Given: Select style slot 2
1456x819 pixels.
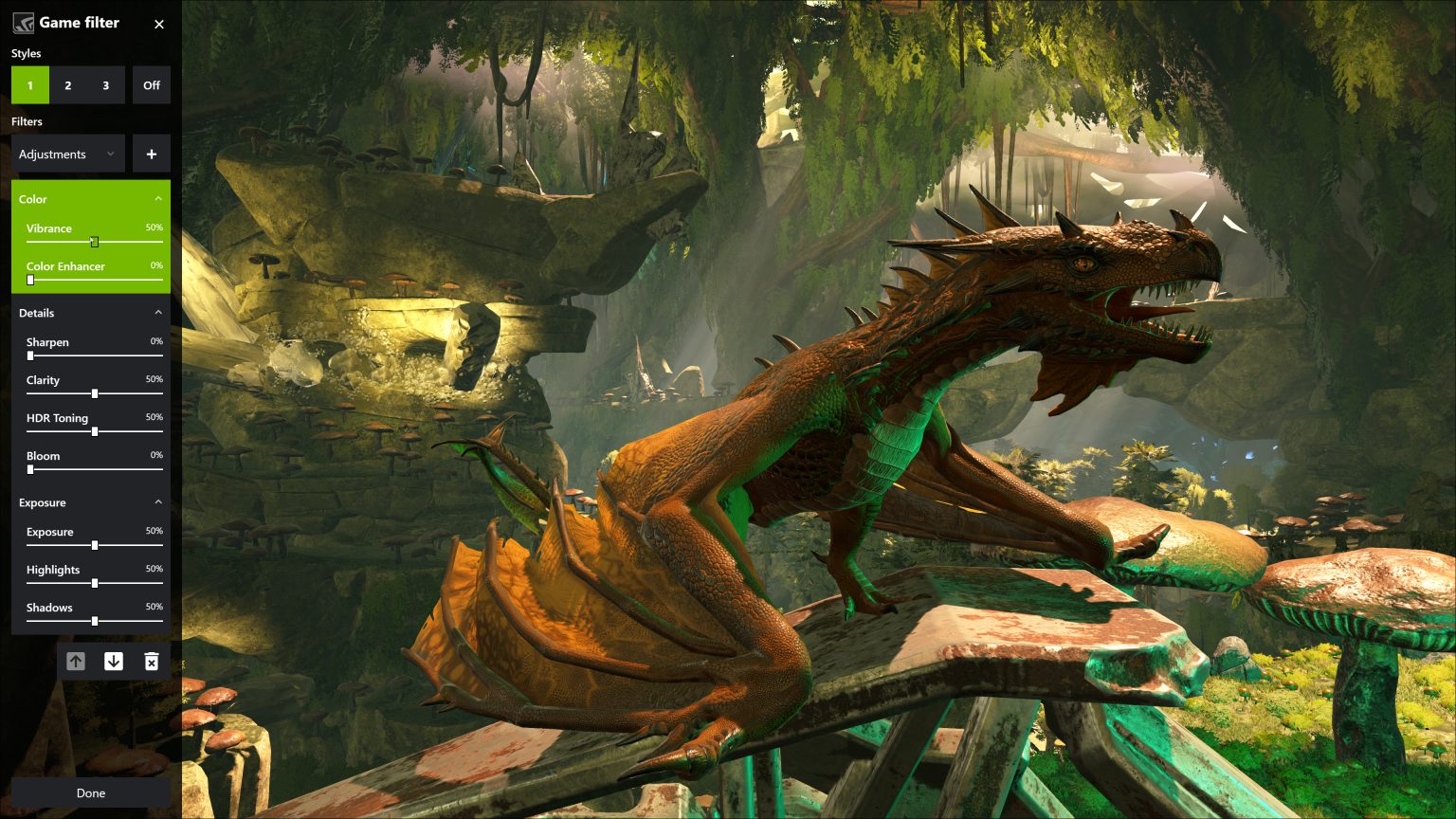Looking at the screenshot, I should (67, 84).
